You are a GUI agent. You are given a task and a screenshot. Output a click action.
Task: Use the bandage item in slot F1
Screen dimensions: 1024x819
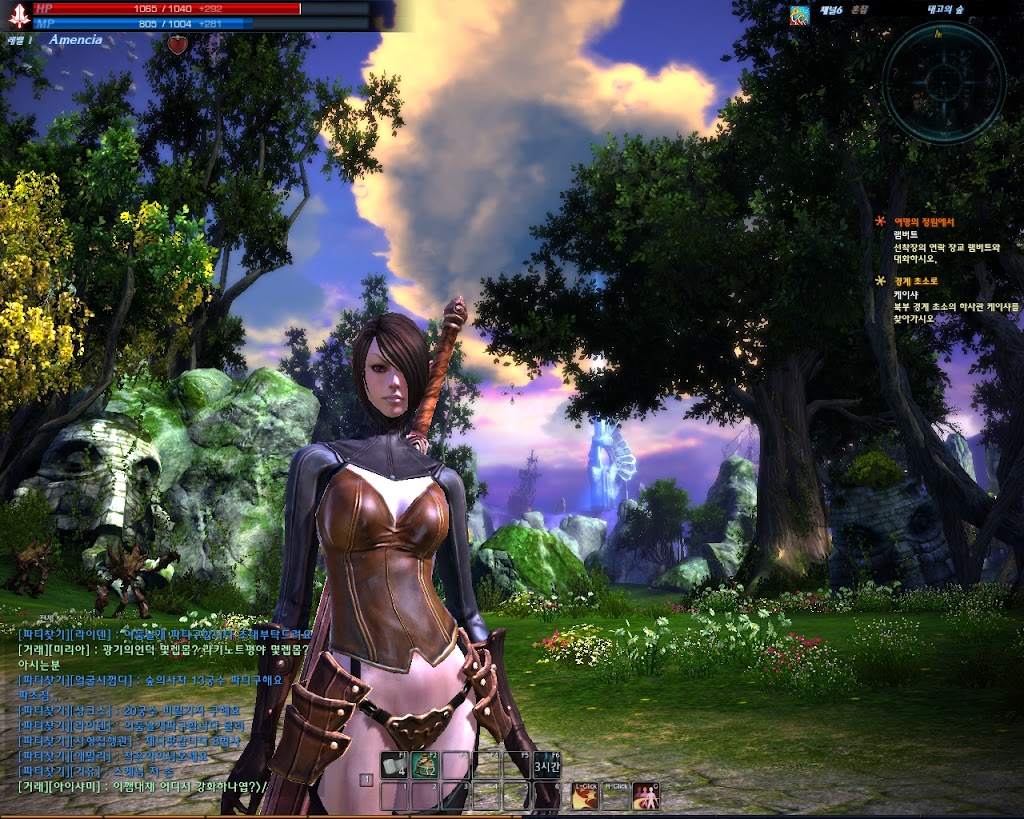click(394, 765)
